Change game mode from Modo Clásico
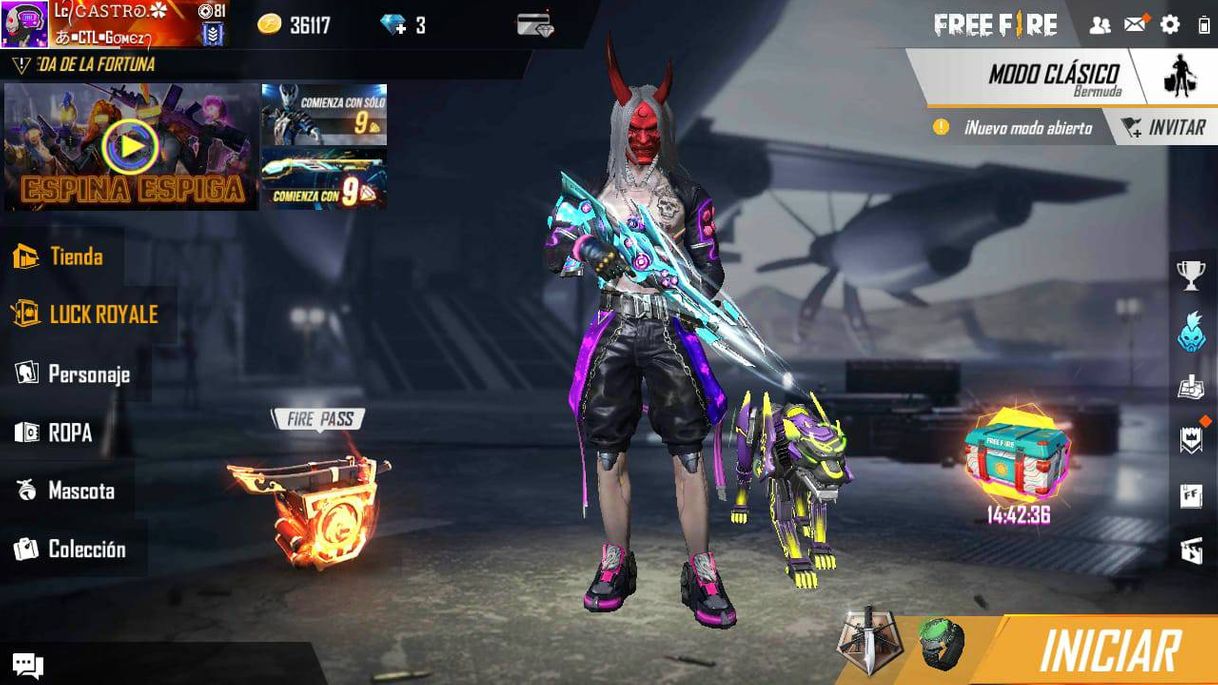This screenshot has height=685, width=1218. pyautogui.click(x=1055, y=76)
